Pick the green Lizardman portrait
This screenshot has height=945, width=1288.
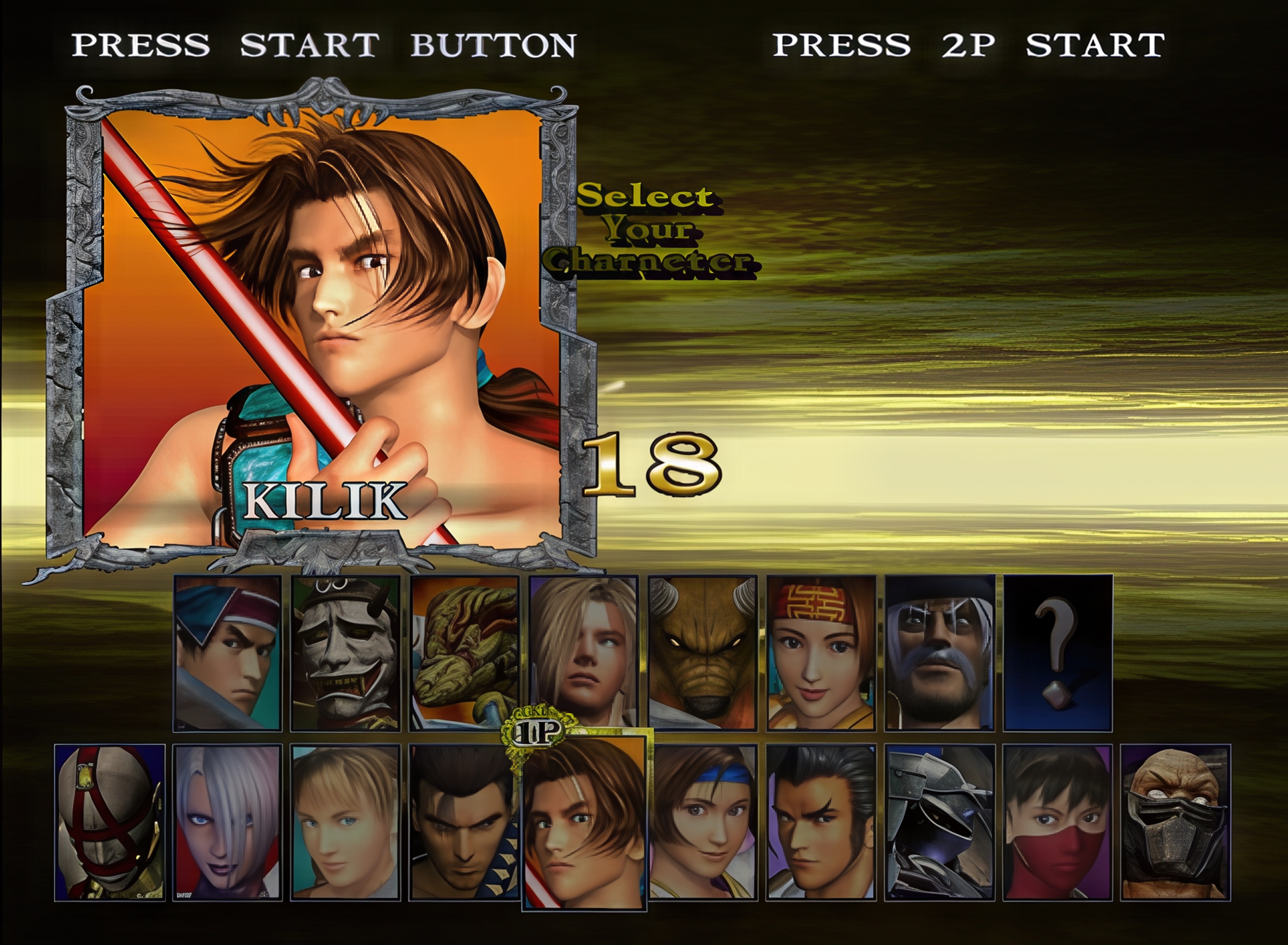[x=464, y=653]
